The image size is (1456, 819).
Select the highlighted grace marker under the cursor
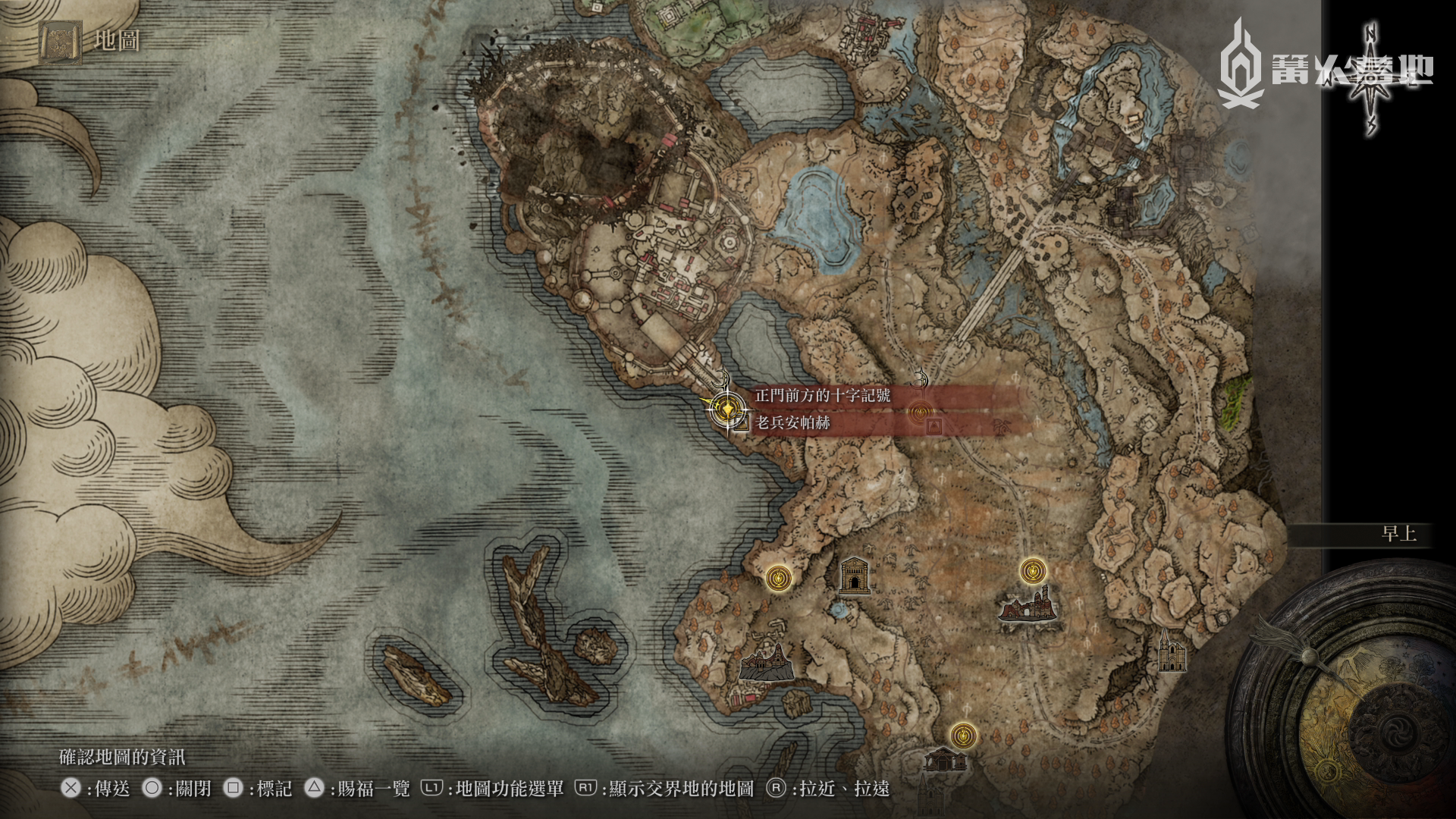point(726,409)
